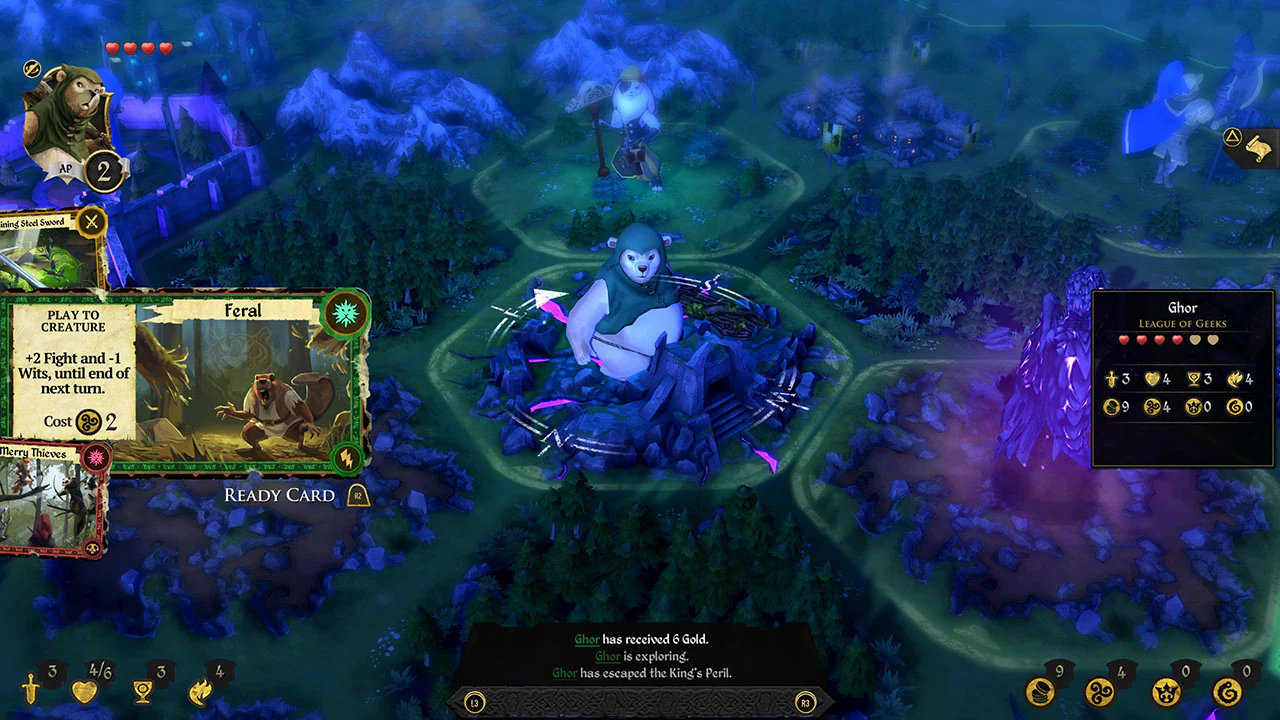Click the up-arrow circle button near screen top-right
The image size is (1280, 720).
[1231, 137]
